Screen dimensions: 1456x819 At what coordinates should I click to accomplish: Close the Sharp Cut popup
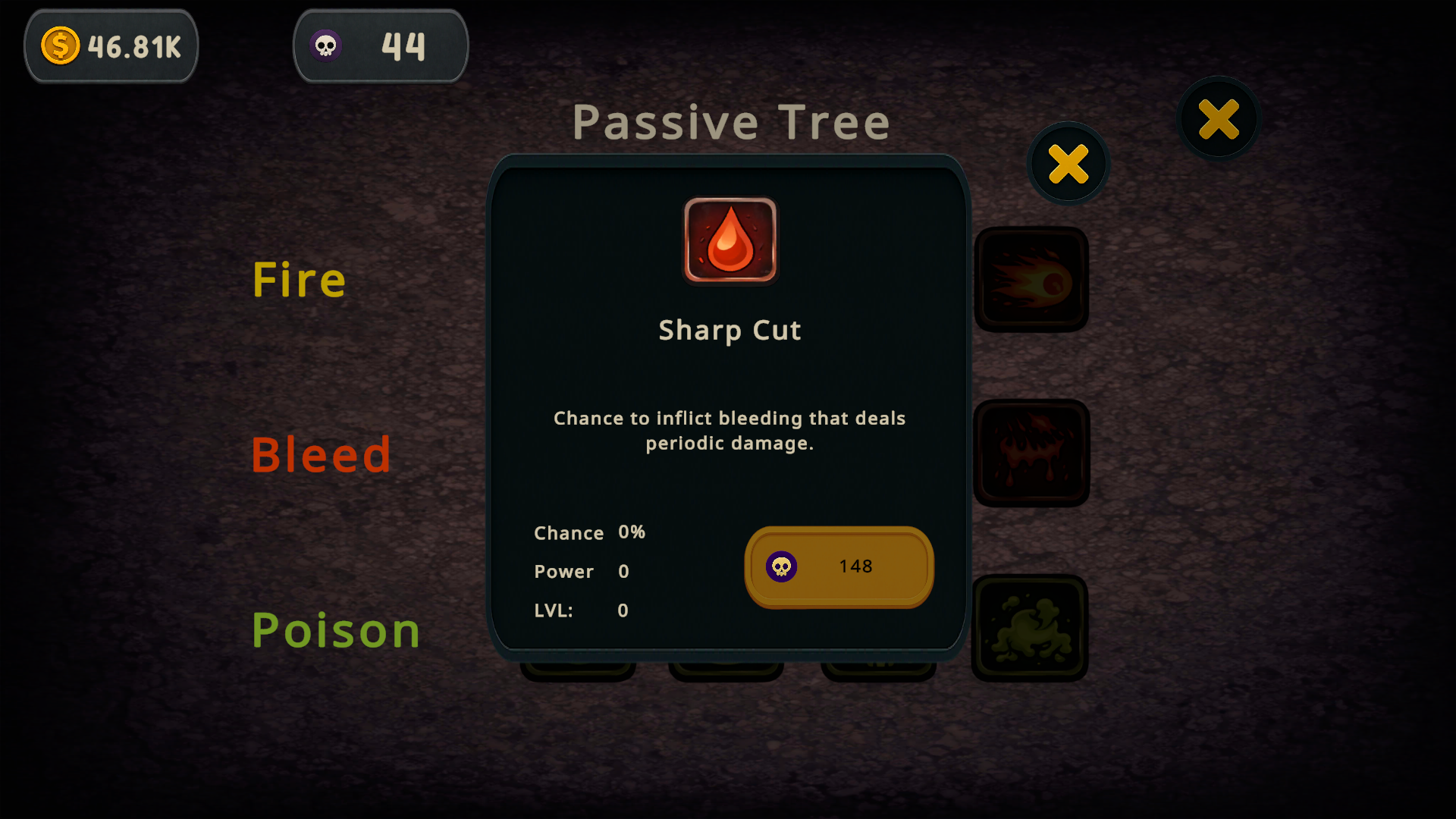pos(1068,164)
